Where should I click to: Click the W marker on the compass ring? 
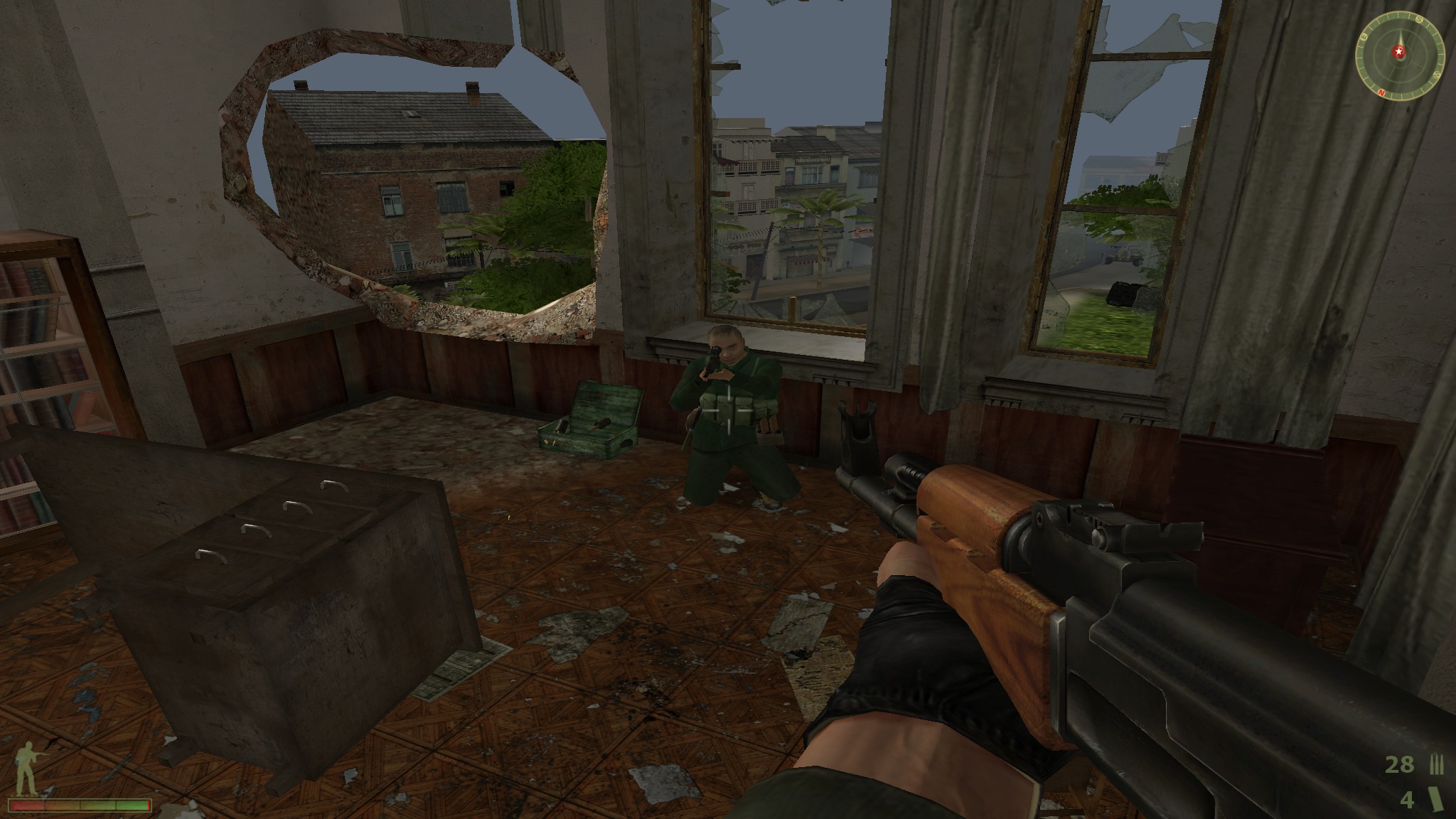[1436, 74]
